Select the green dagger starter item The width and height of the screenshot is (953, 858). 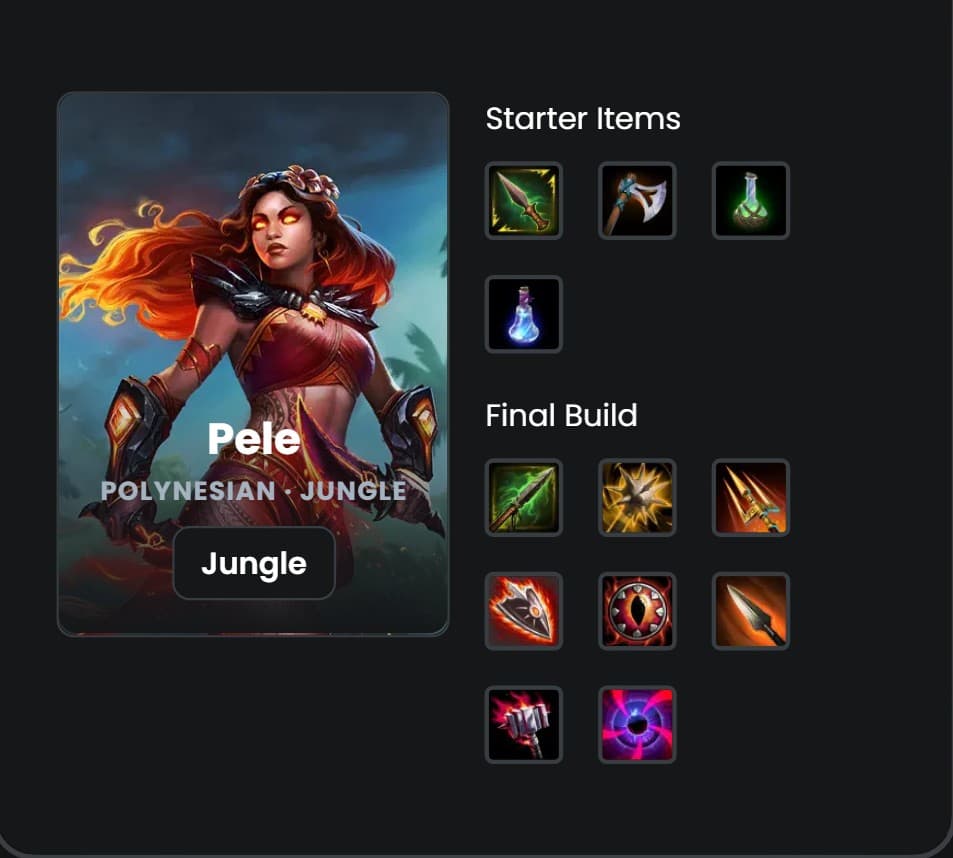click(x=524, y=201)
